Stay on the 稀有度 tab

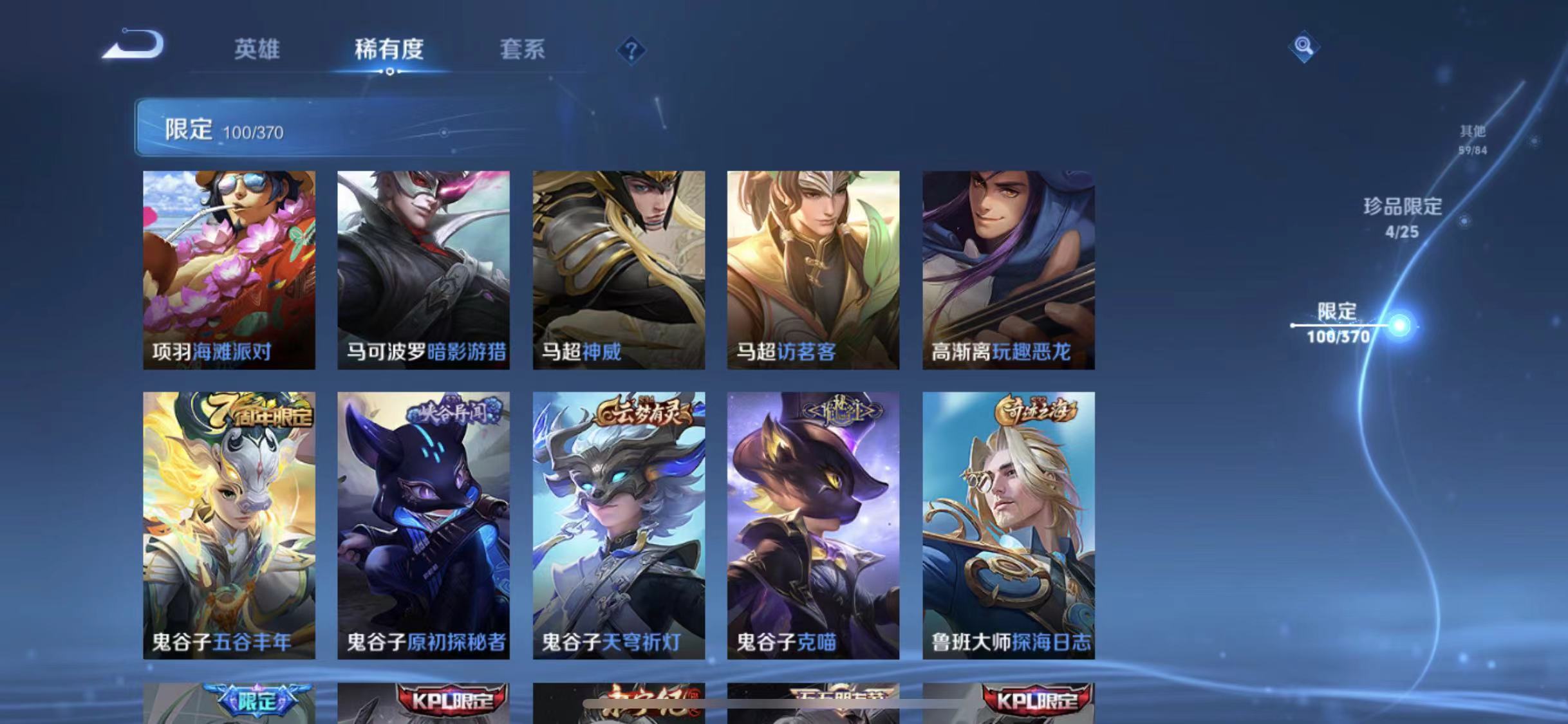389,50
